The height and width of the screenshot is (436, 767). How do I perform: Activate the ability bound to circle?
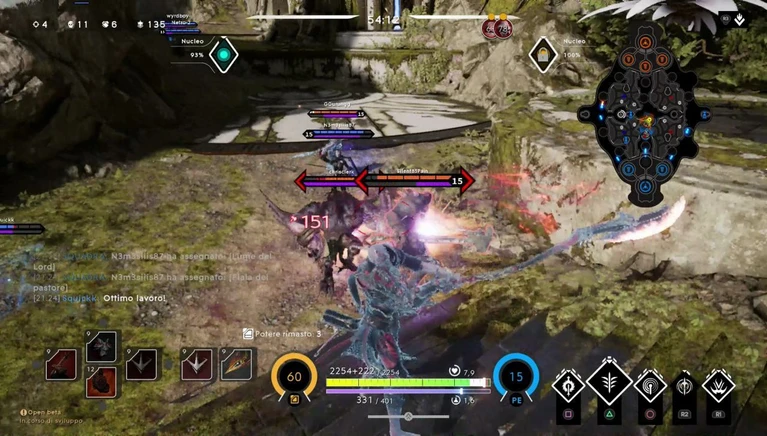[649, 385]
